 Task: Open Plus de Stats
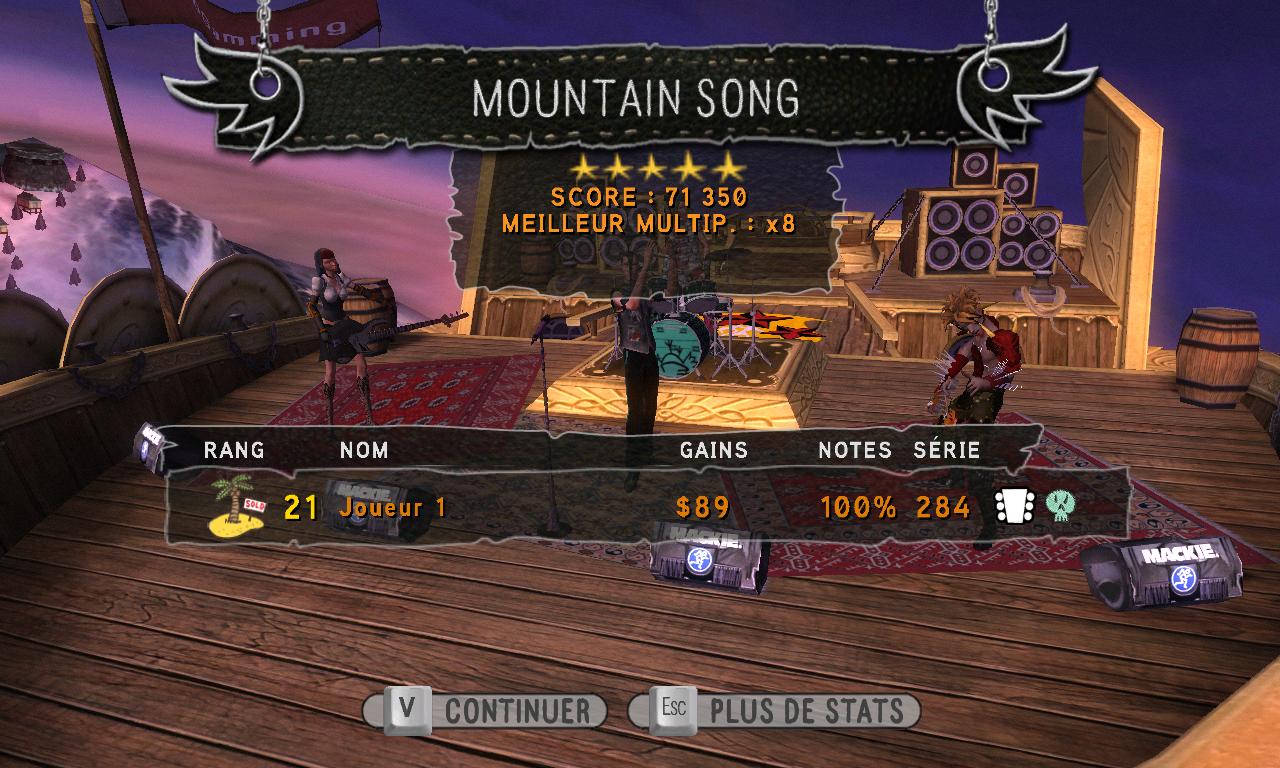point(775,711)
